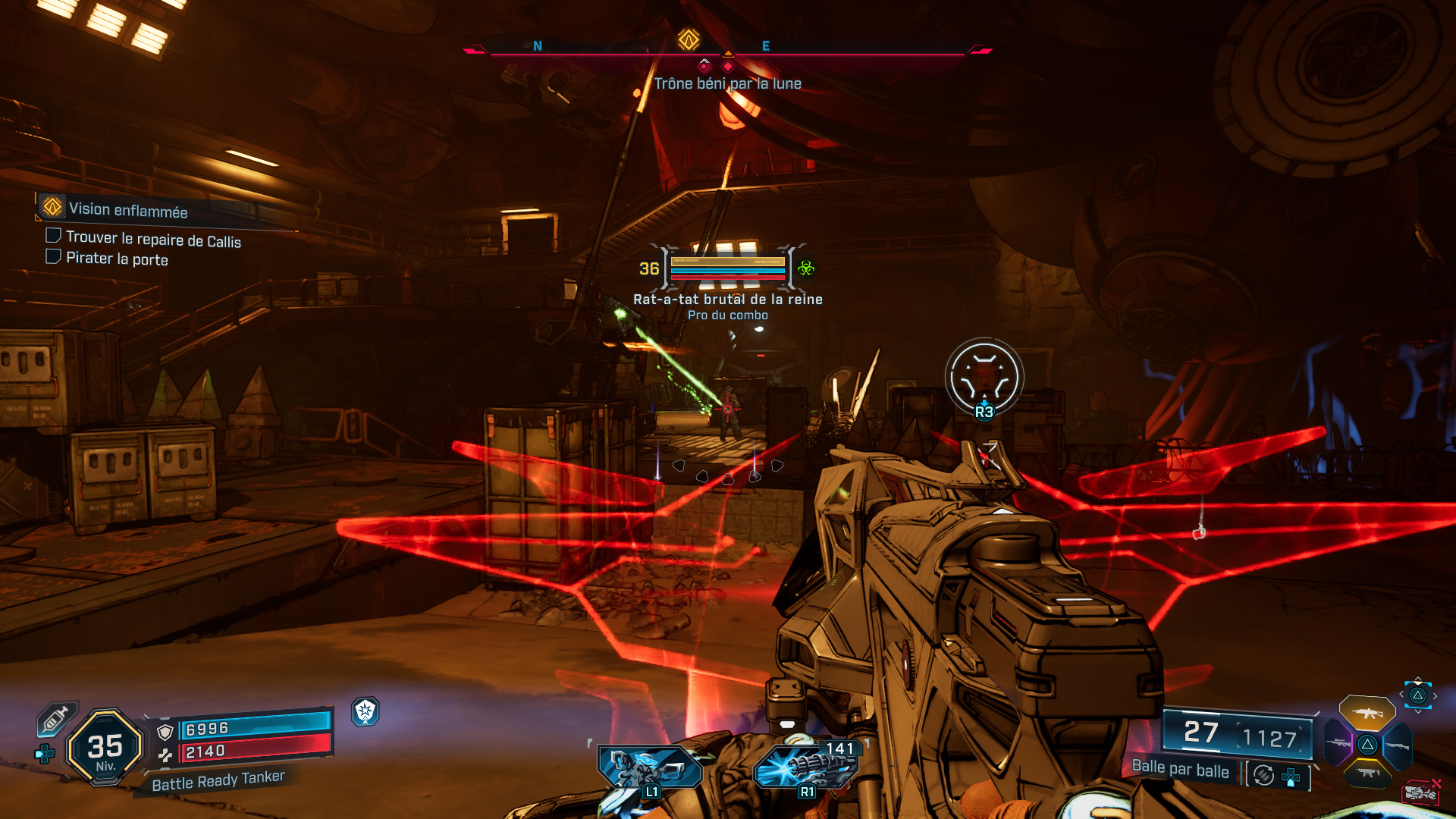Viewport: 1456px width, 819px height.
Task: Open the level 35 character badge
Action: pos(105,748)
